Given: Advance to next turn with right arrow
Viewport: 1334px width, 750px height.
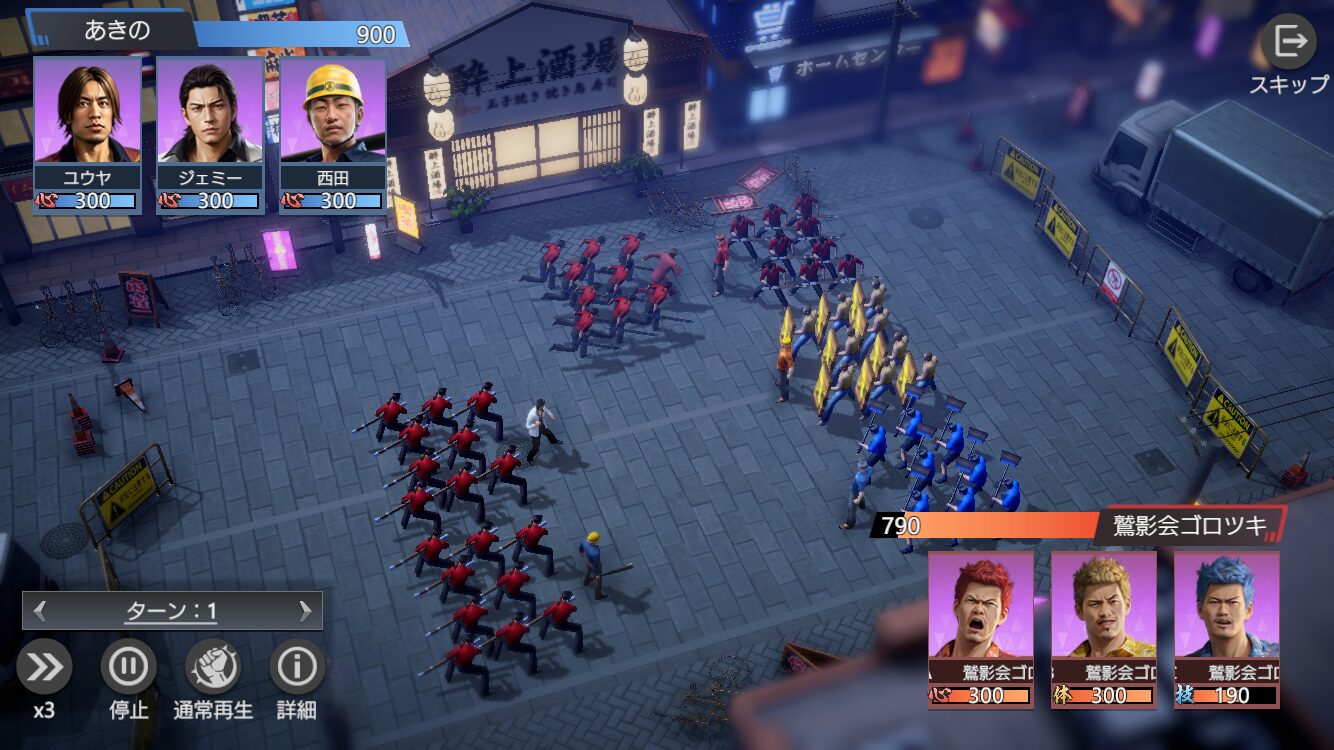Looking at the screenshot, I should pos(305,611).
